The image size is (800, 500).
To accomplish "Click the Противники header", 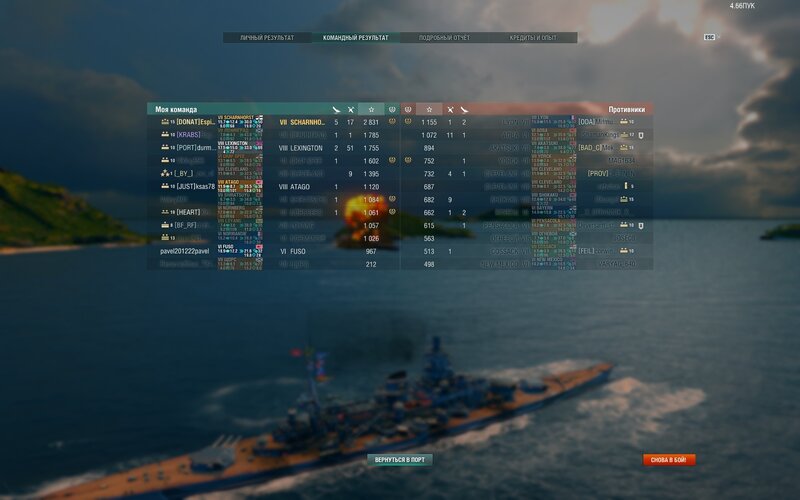I will coord(626,109).
